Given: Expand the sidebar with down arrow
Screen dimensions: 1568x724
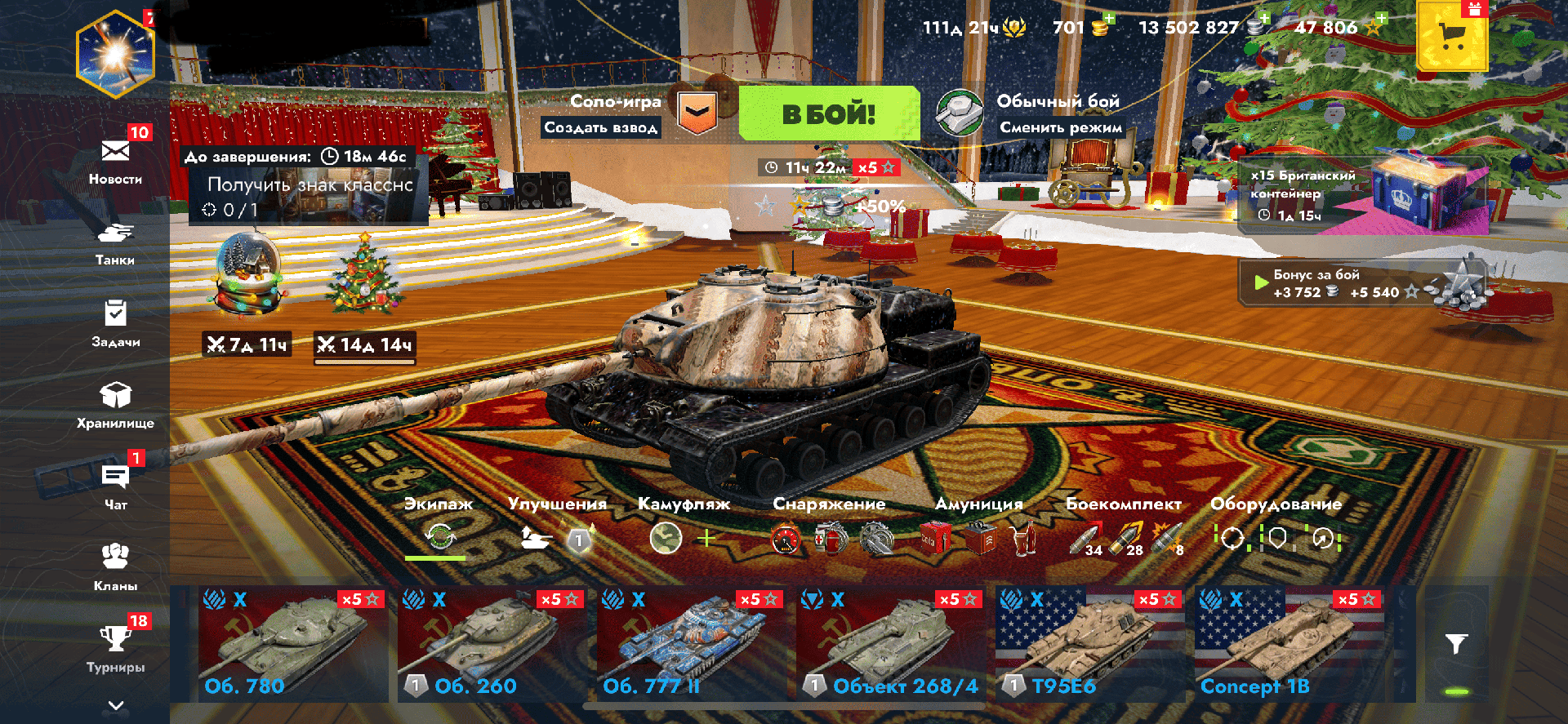Looking at the screenshot, I should point(116,705).
